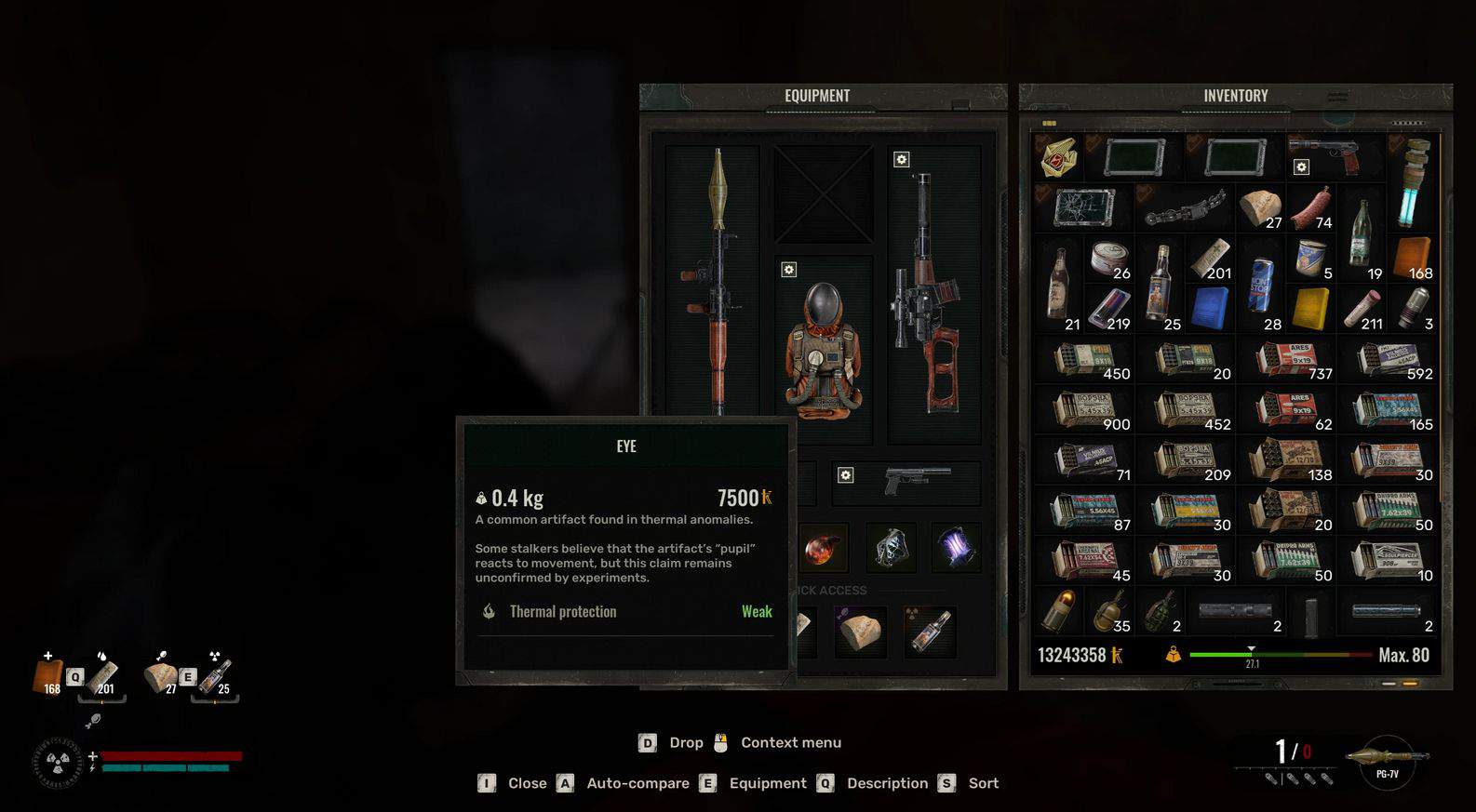Select the sausage stack of 74
Viewport: 1476px width, 812px height.
(1311, 208)
